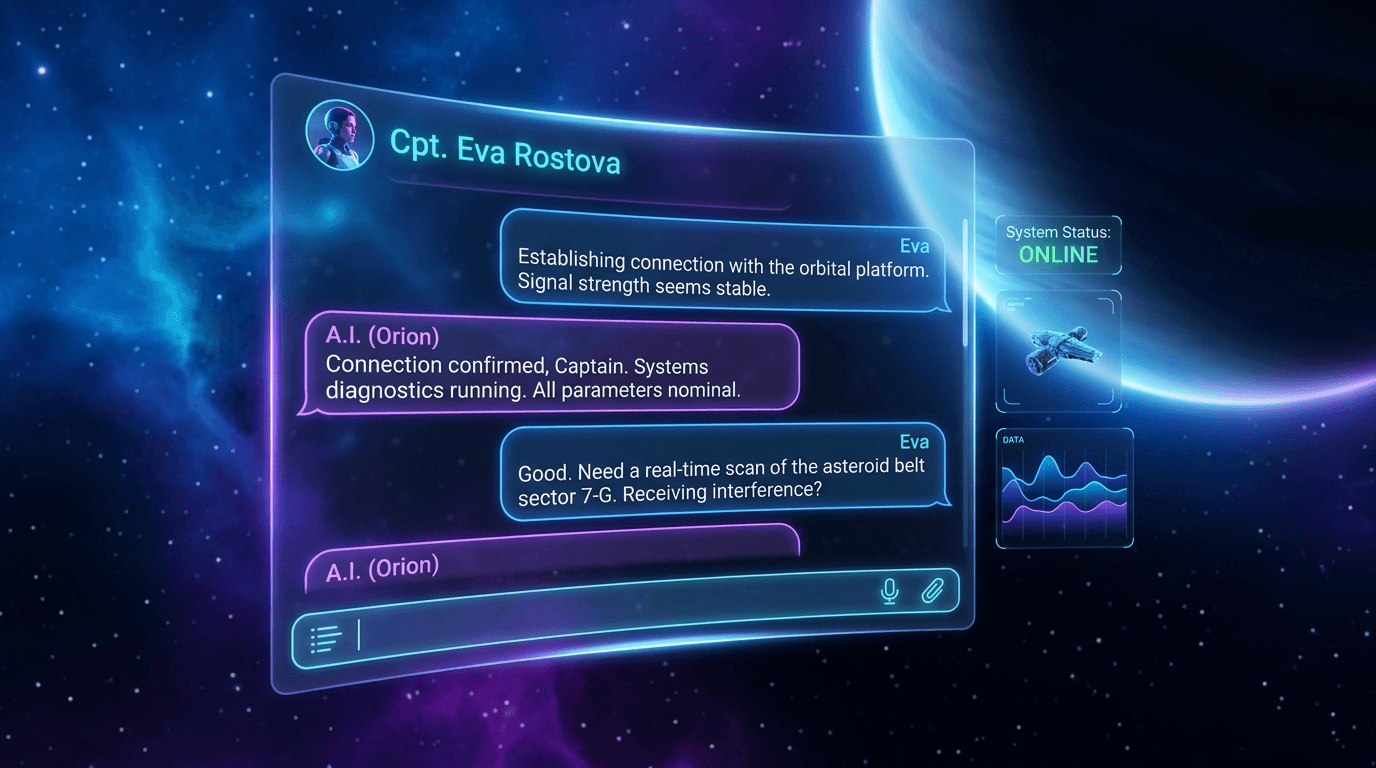Select Orion's Connection confirmed message bubble
Screen dimensions: 1376x768
click(x=550, y=367)
